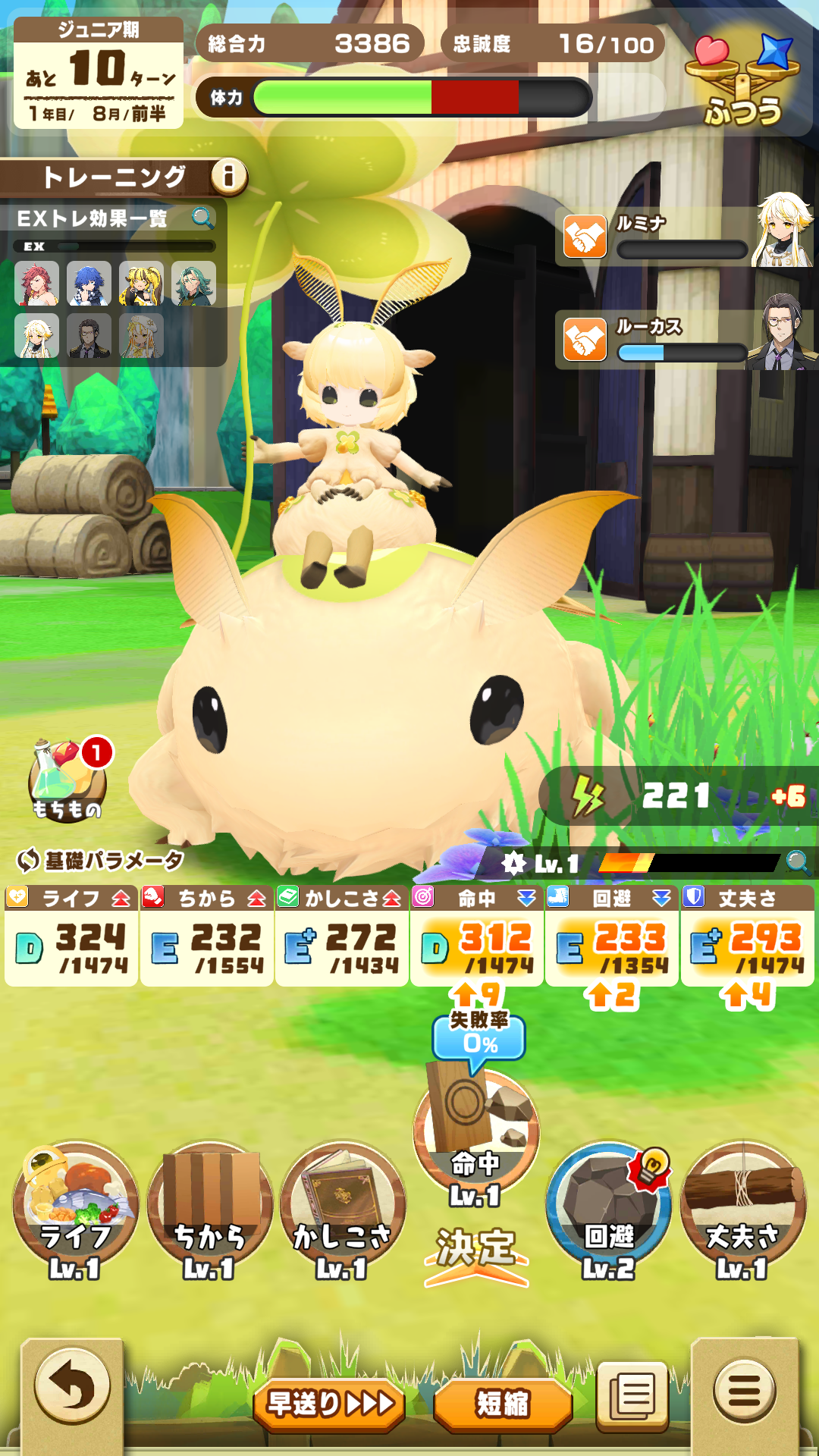
Task: Choose the 丈夫さ log training
Action: point(743,1206)
